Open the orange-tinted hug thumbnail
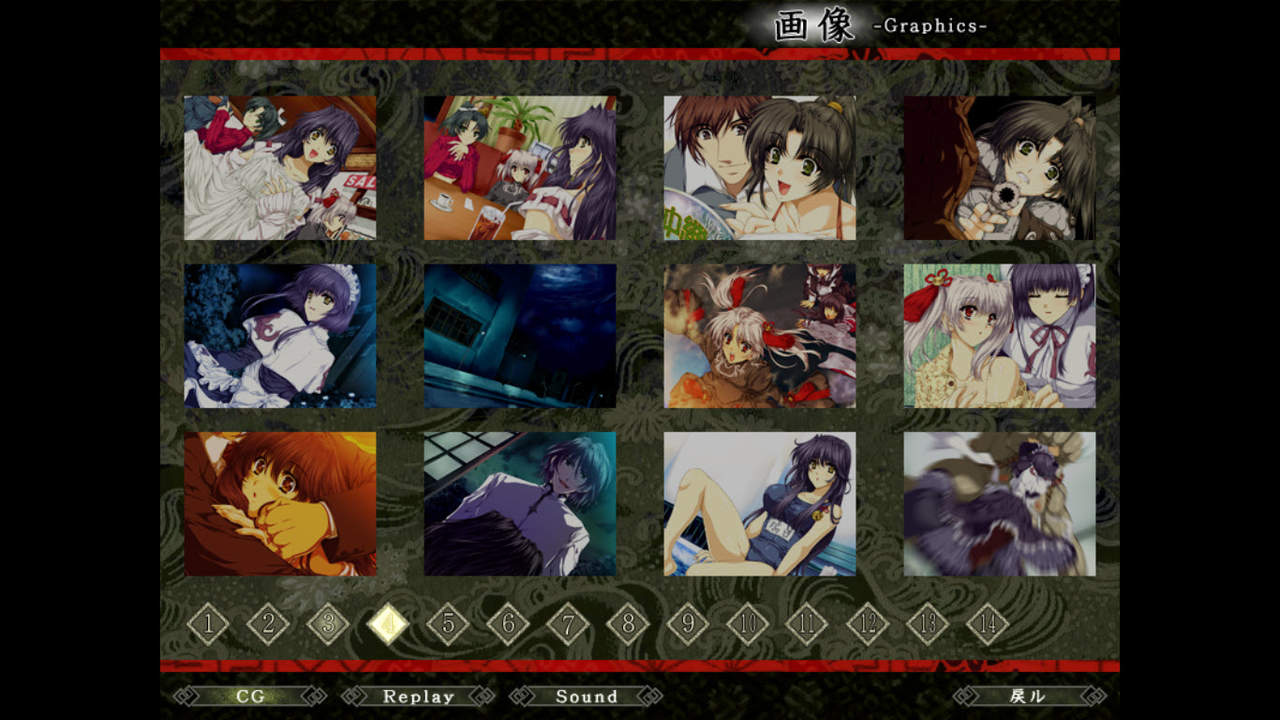1280x720 pixels. [x=280, y=504]
